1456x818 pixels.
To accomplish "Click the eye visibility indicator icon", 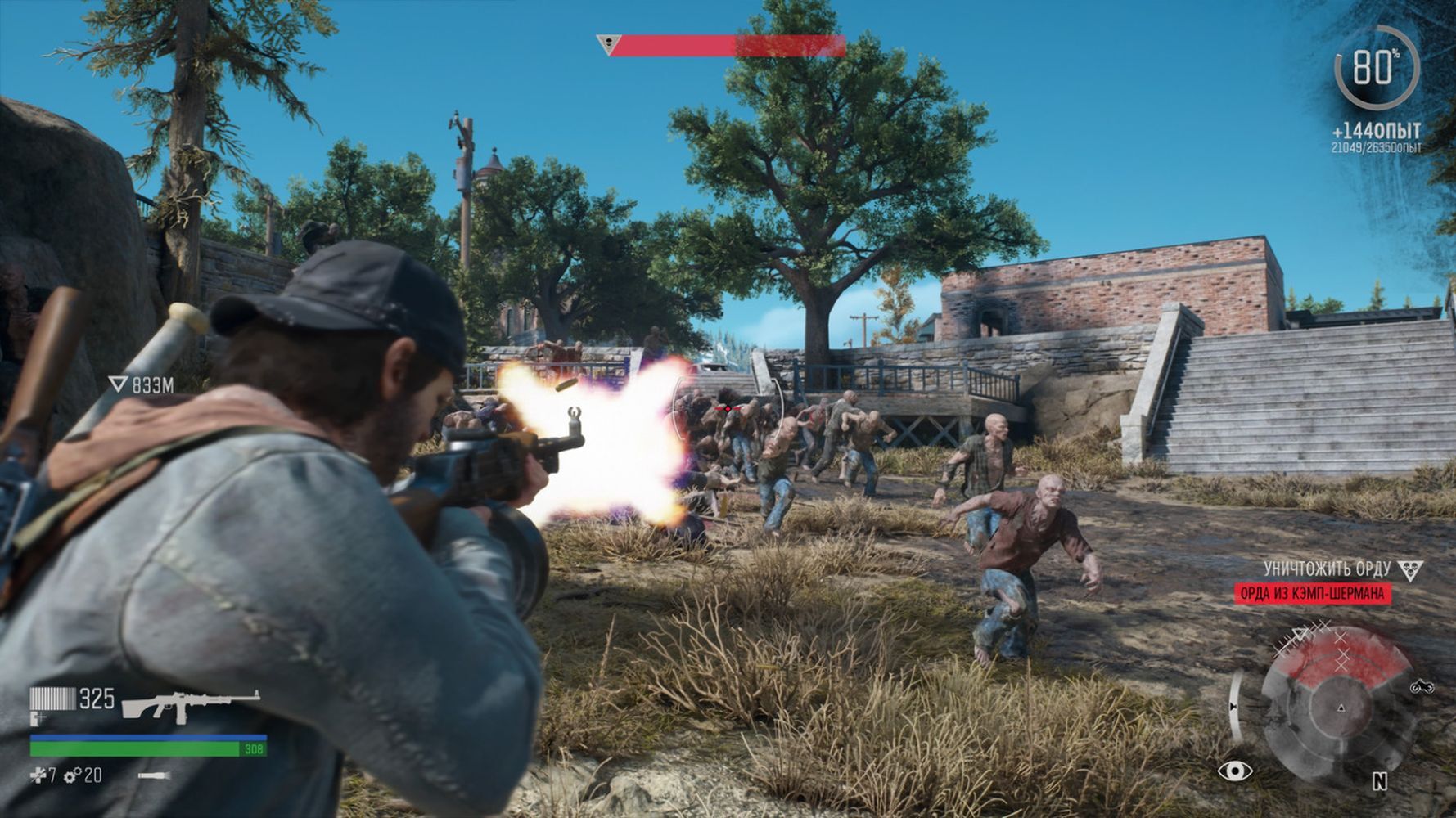I will click(1235, 771).
